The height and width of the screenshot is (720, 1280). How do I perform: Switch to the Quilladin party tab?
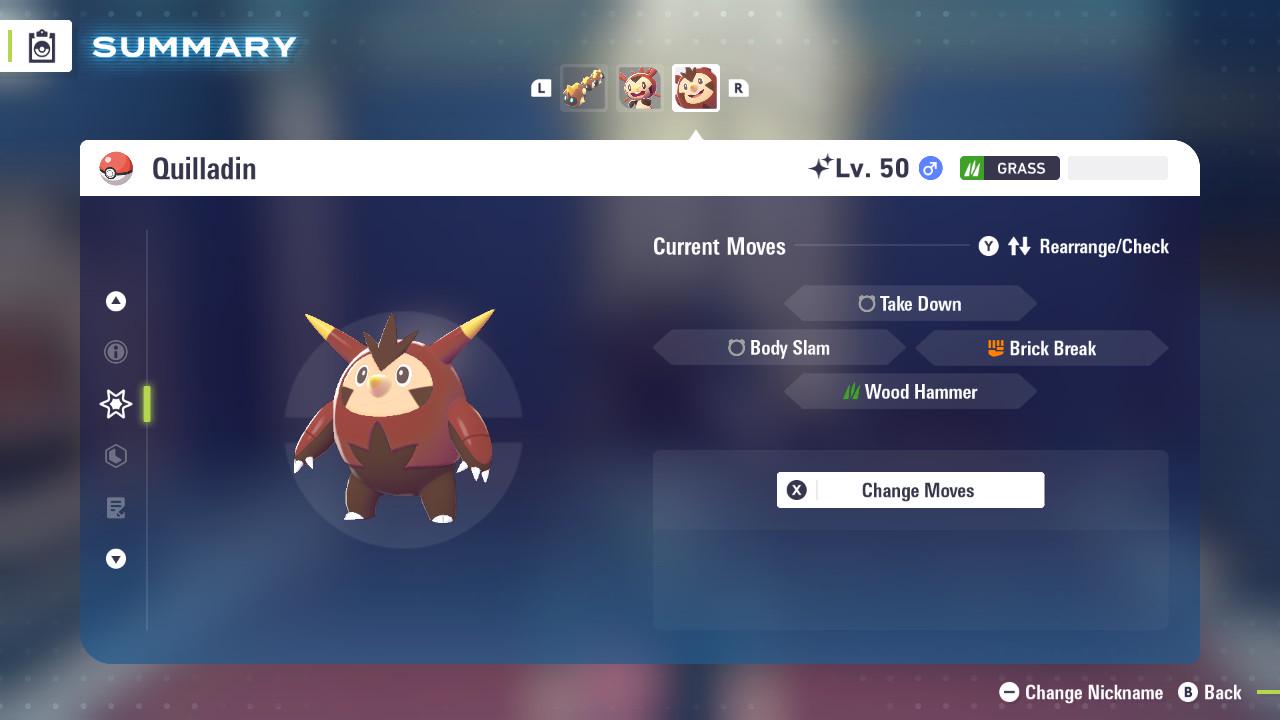click(695, 87)
